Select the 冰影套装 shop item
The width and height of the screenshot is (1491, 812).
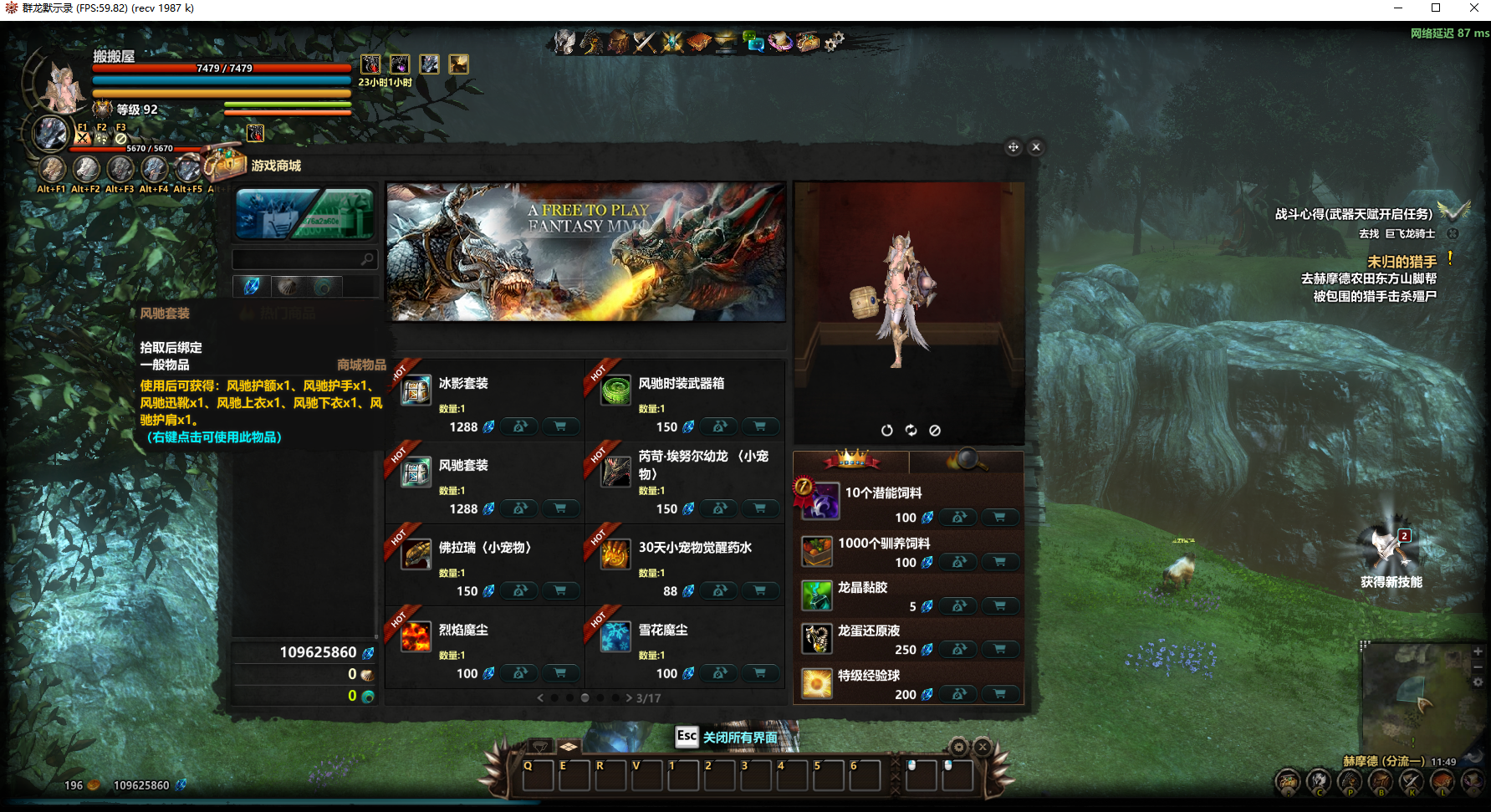point(416,391)
